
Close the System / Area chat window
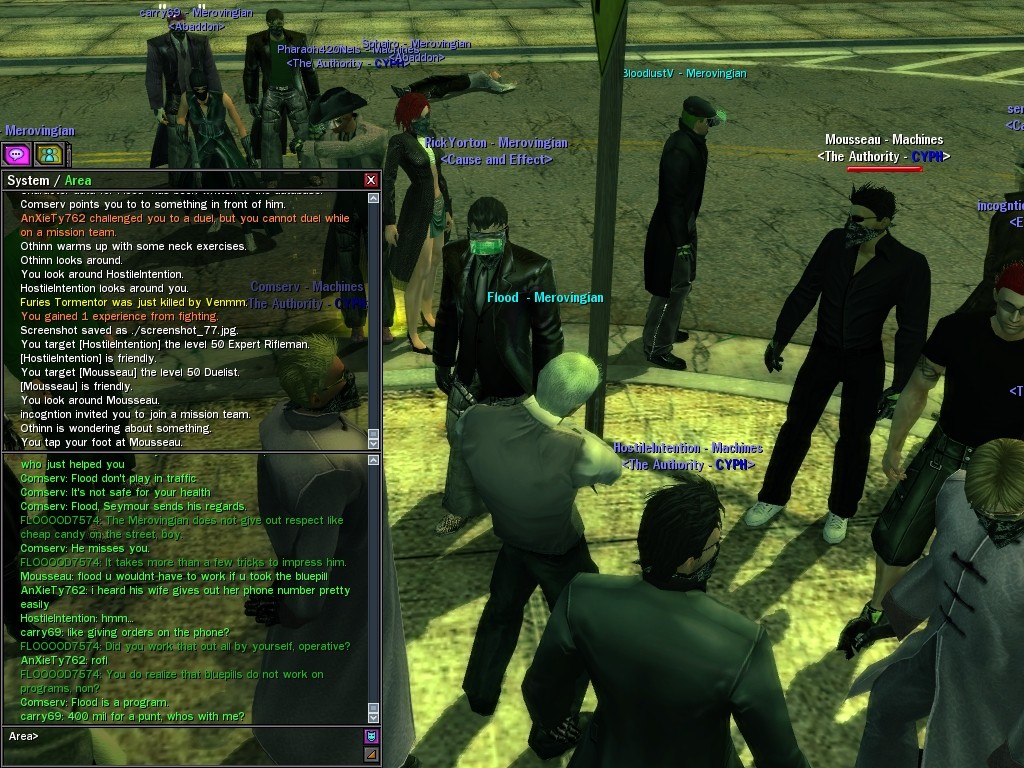(x=371, y=180)
